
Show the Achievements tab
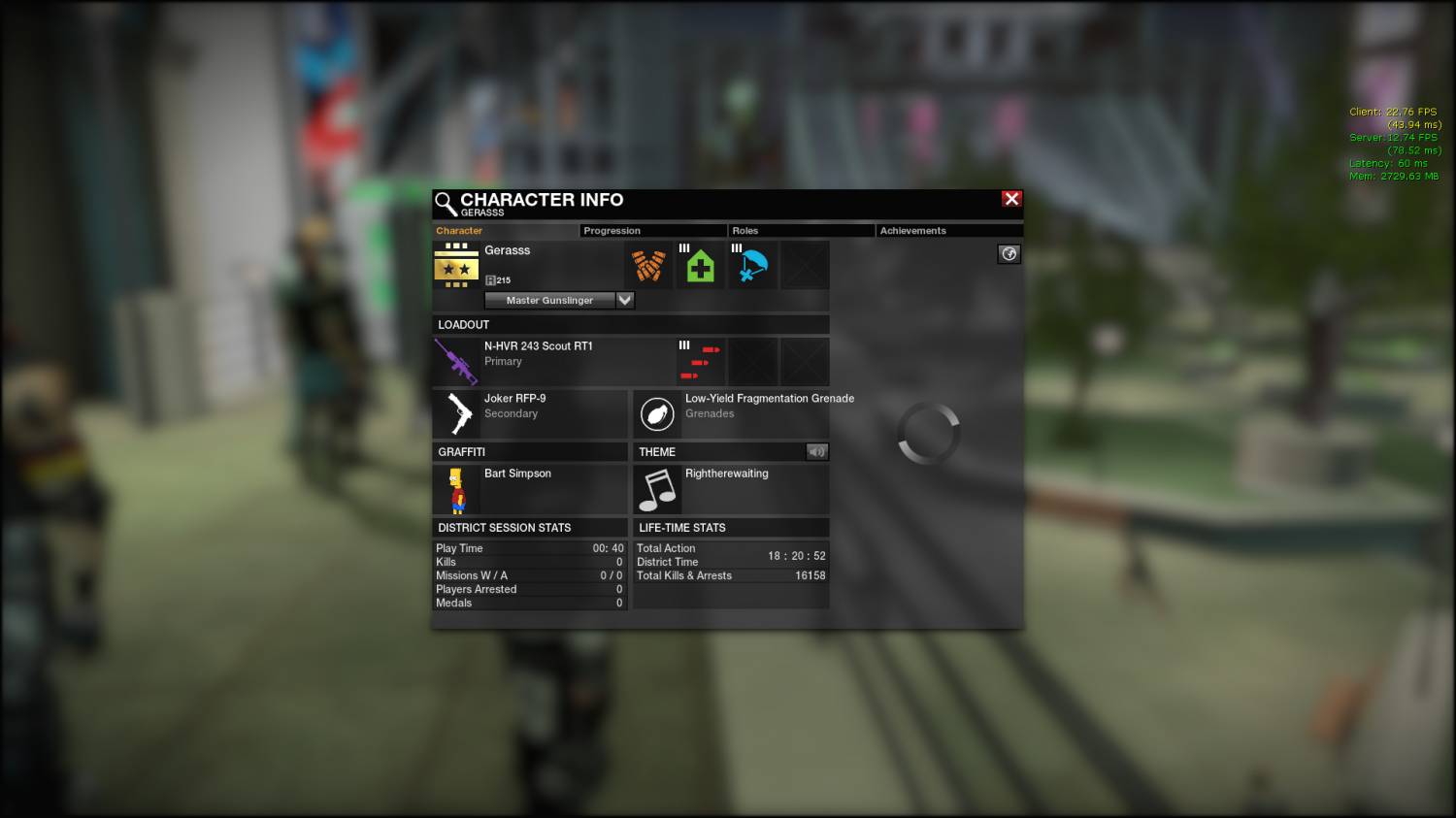(947, 231)
